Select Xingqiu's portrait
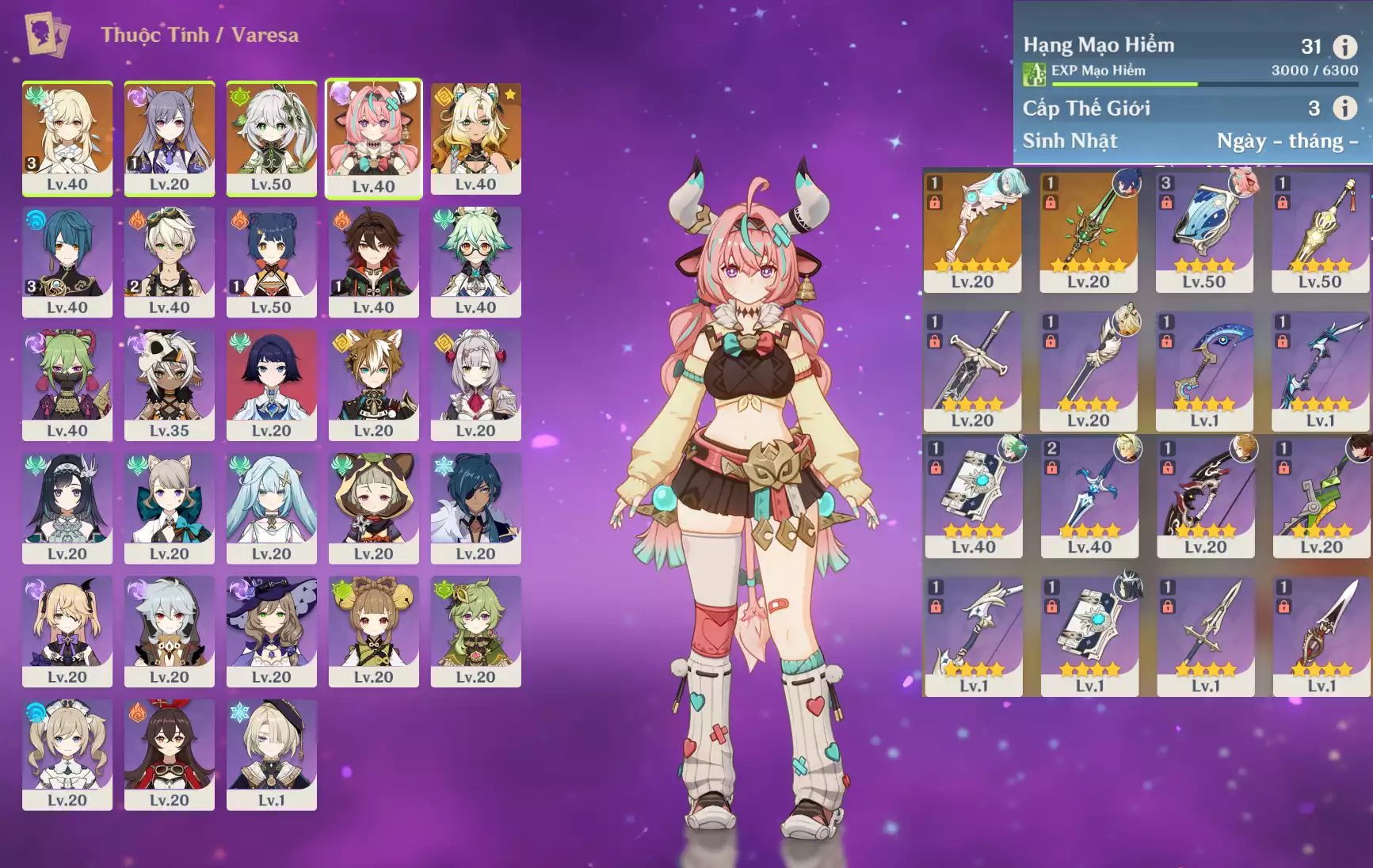1373x868 pixels. (x=67, y=261)
